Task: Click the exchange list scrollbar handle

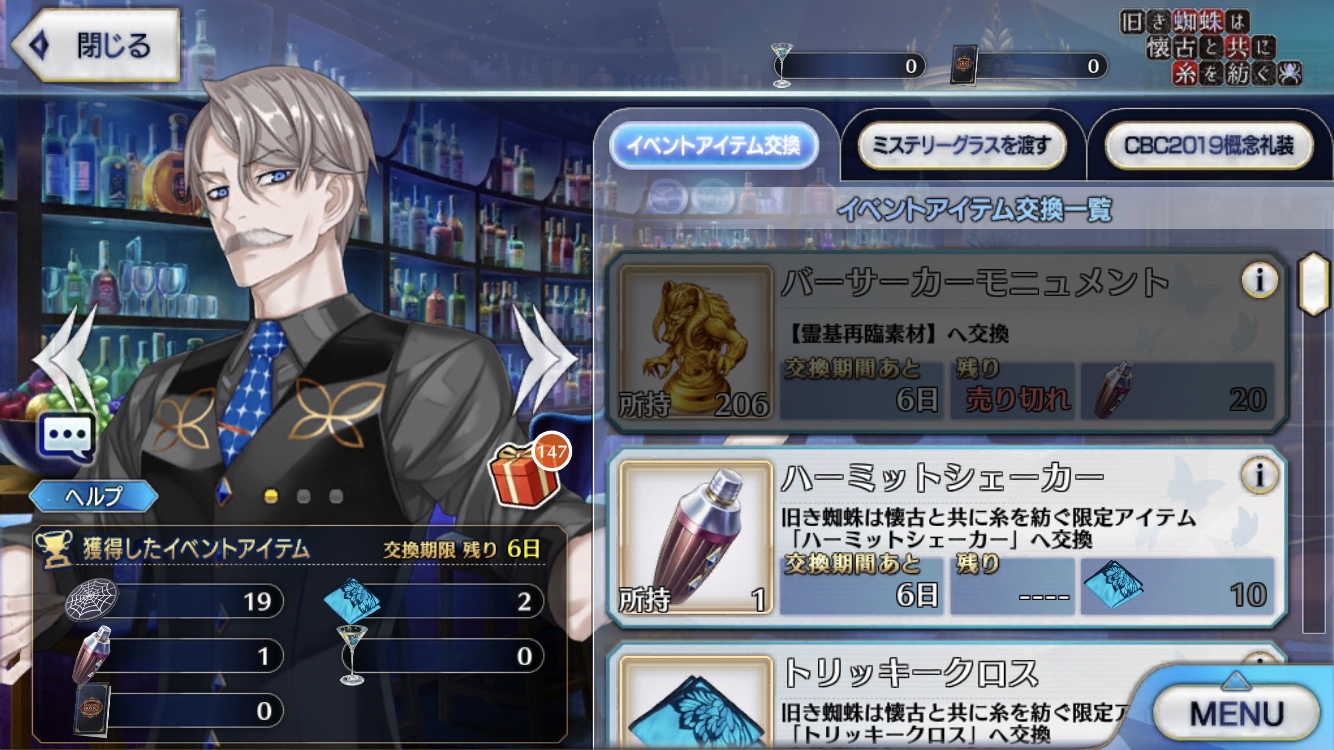Action: tap(1311, 284)
